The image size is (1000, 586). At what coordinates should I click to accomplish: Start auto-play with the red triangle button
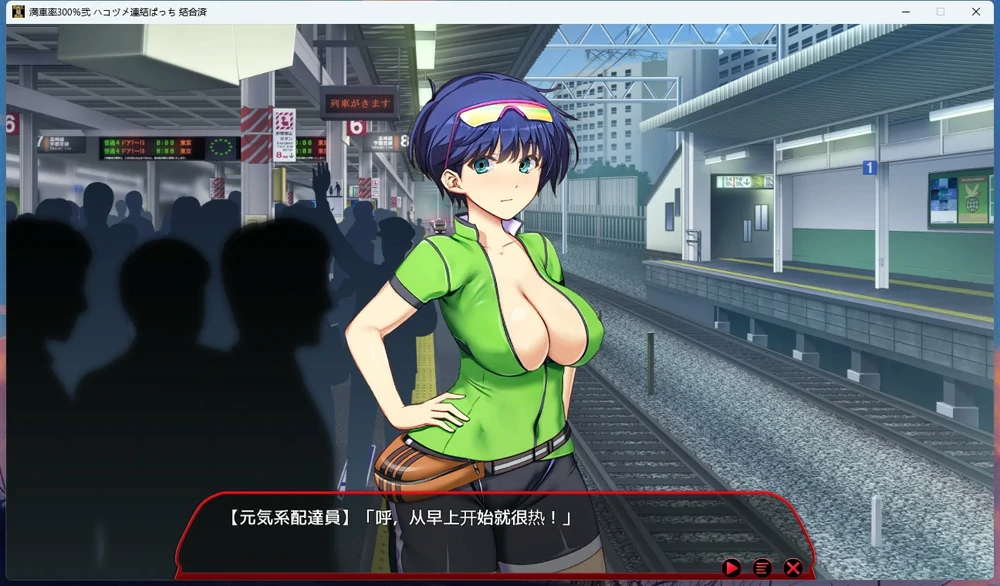pos(731,568)
